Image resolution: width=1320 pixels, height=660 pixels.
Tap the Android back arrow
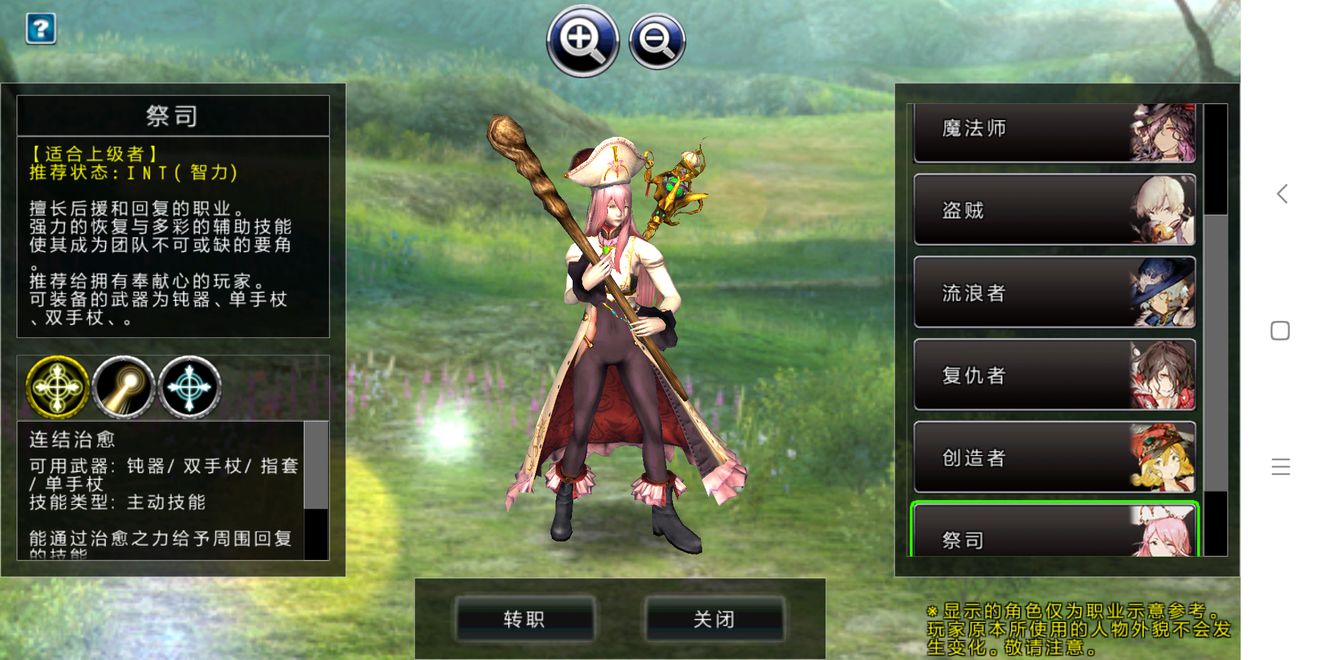(x=1281, y=194)
